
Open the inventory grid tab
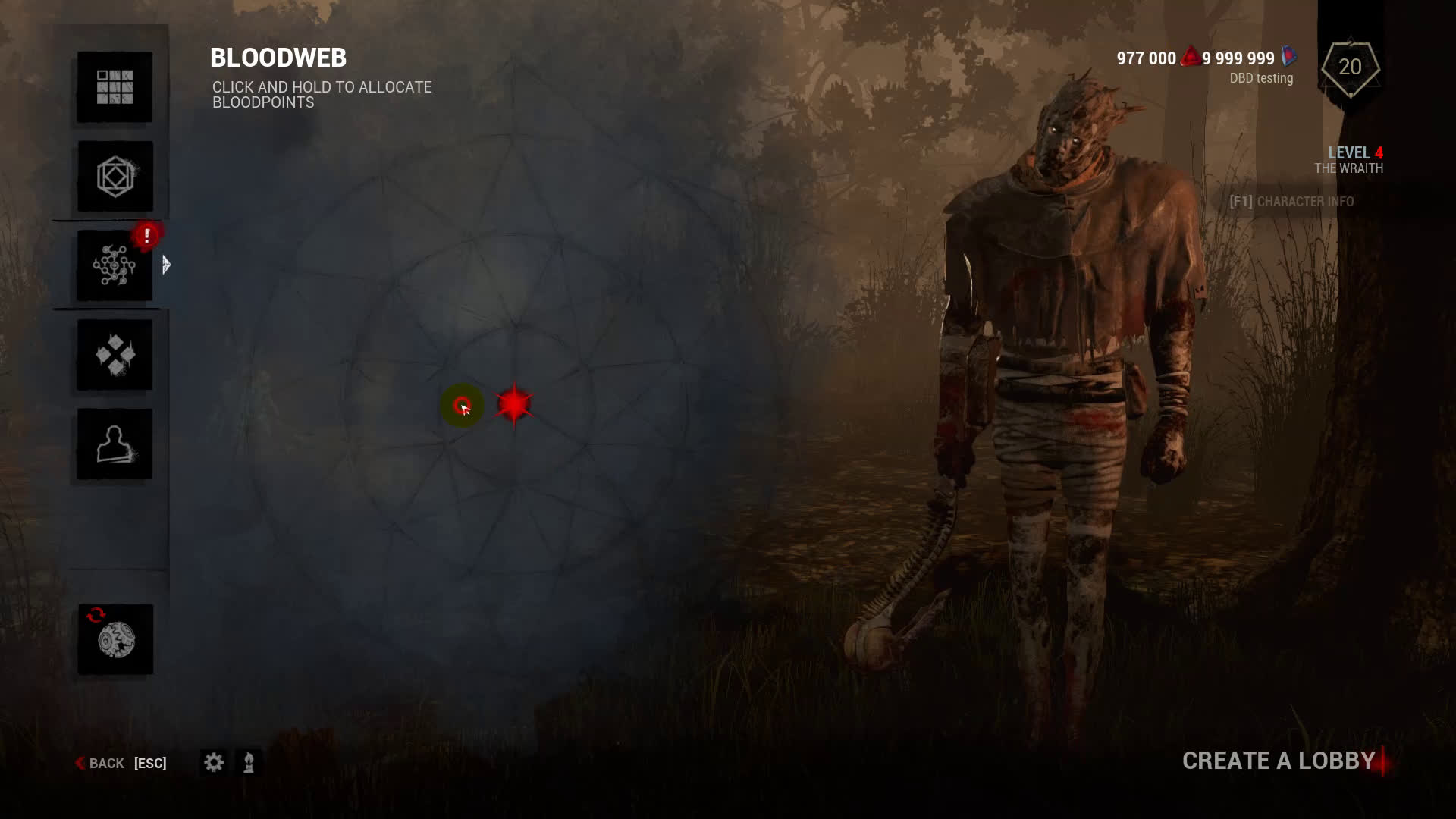pos(115,87)
